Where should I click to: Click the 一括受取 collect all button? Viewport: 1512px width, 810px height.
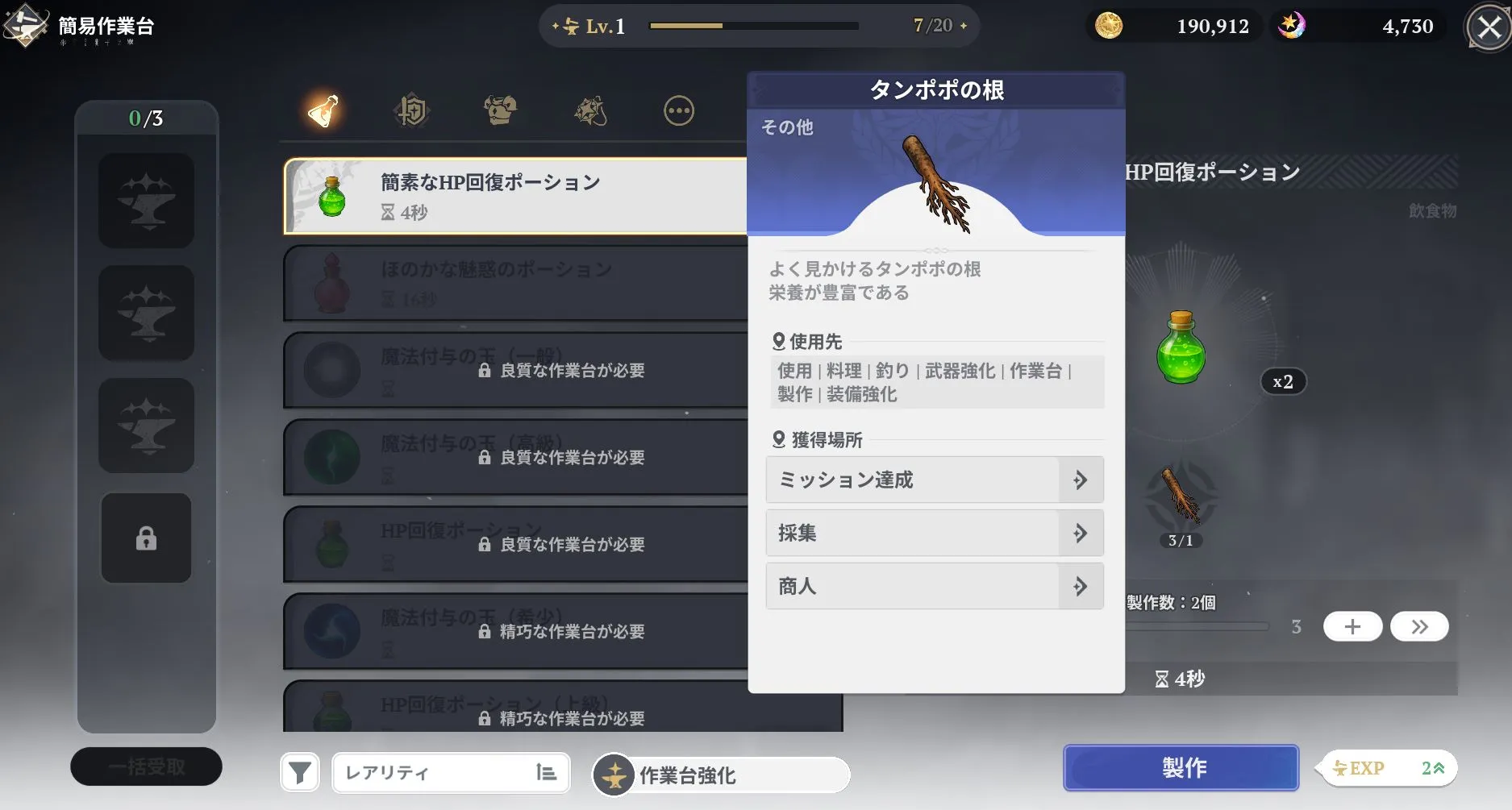point(146,766)
